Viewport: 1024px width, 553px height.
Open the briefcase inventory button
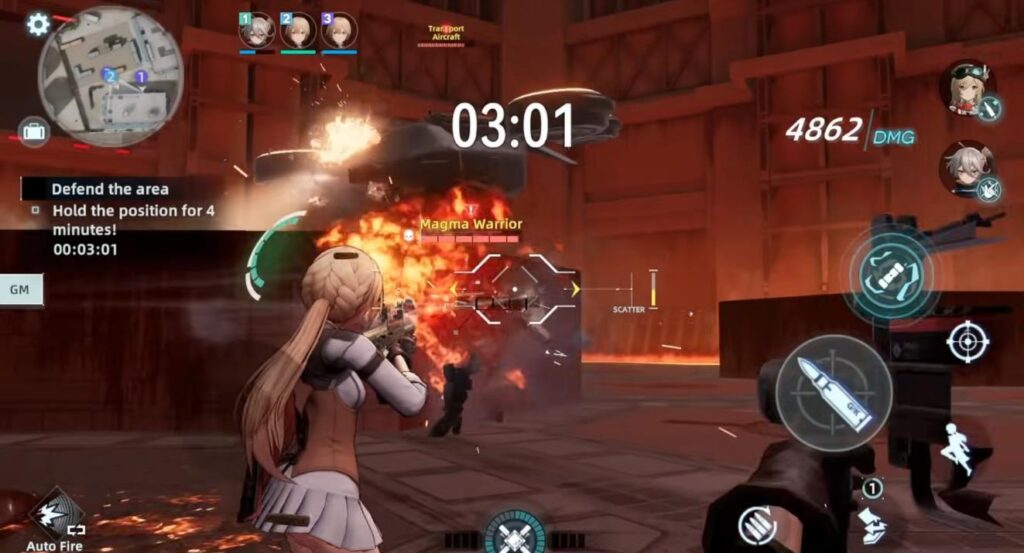[34, 131]
